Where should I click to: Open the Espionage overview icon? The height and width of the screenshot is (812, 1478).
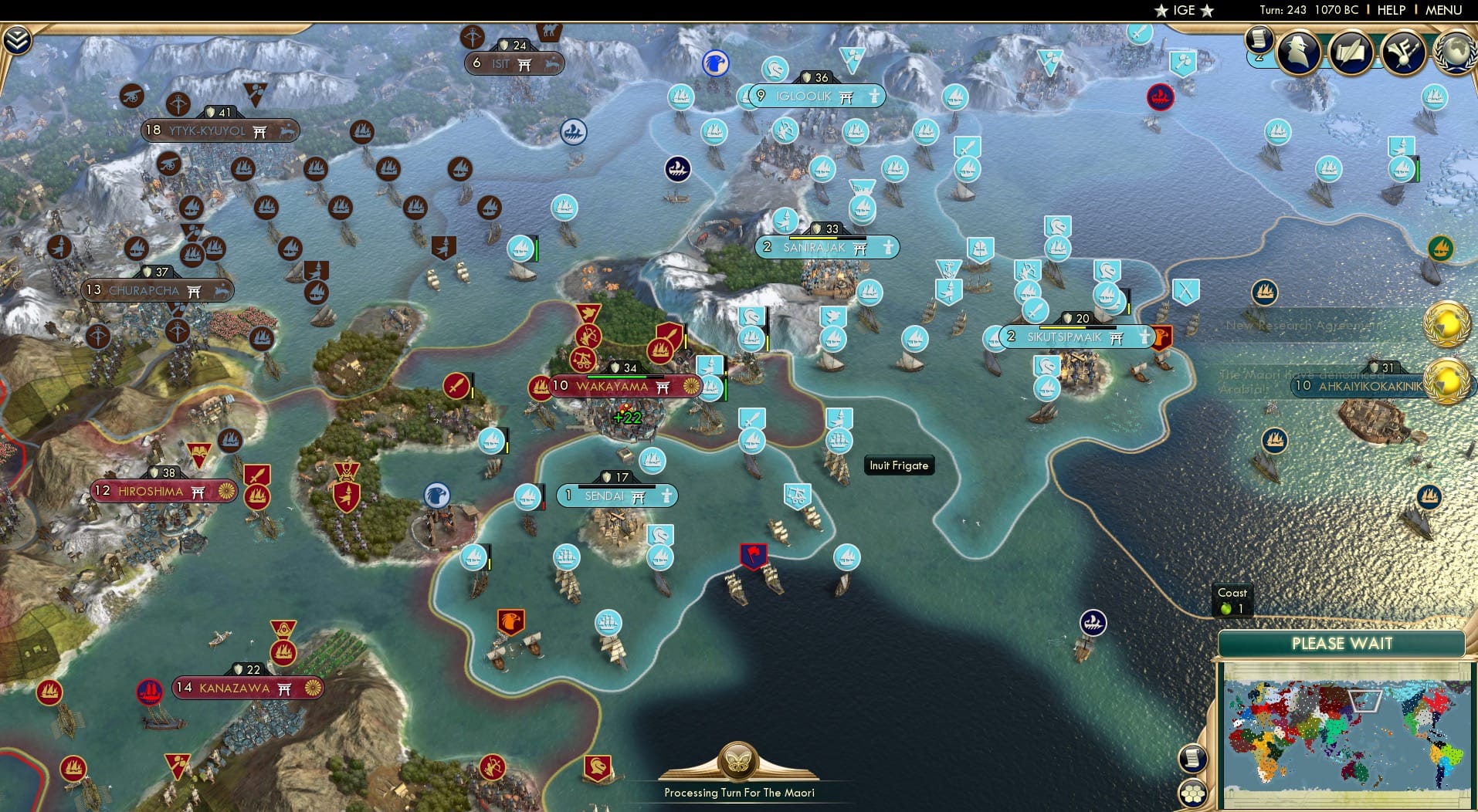1297,52
